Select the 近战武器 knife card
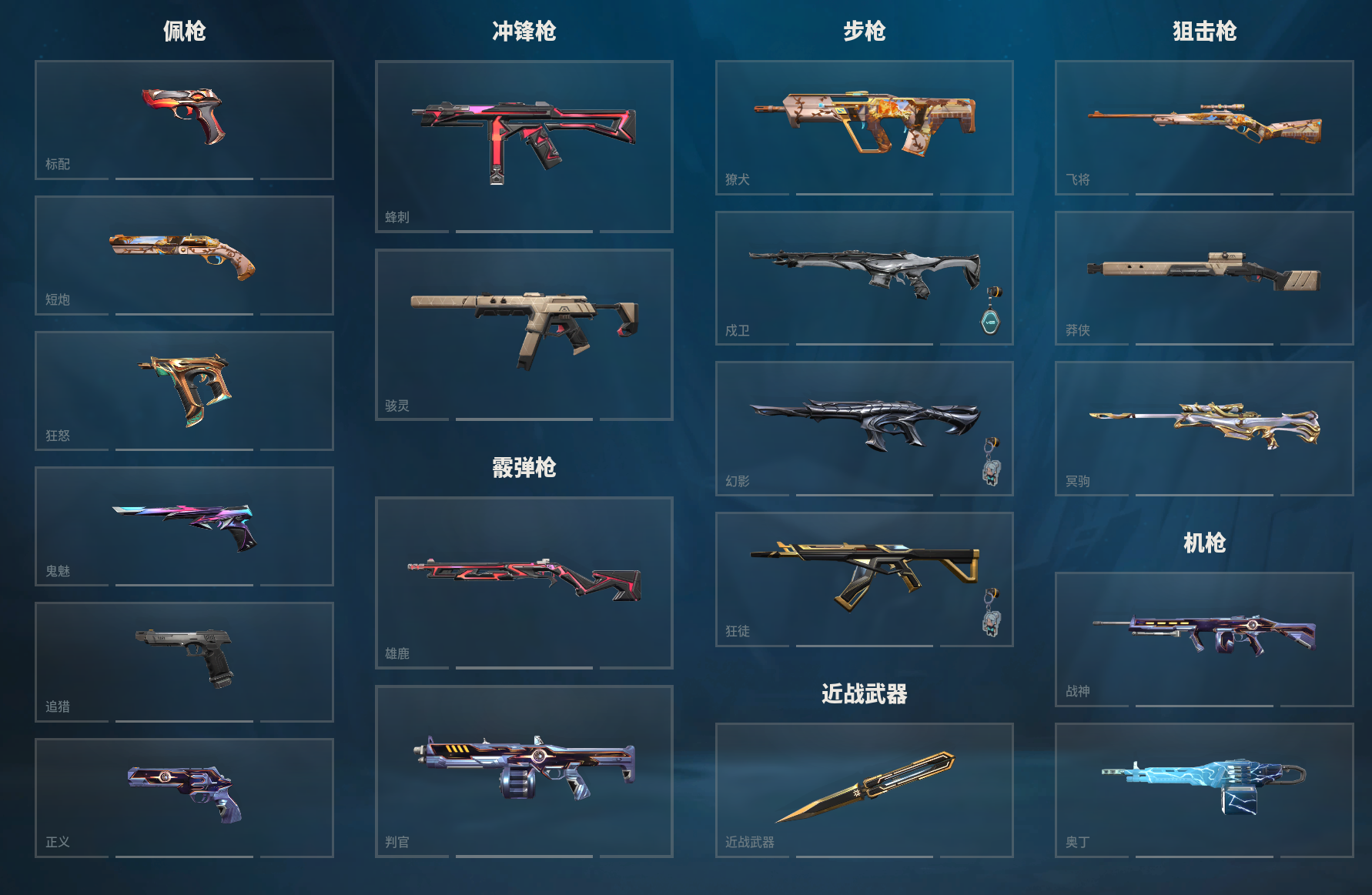Viewport: 1372px width, 895px height. point(864,790)
